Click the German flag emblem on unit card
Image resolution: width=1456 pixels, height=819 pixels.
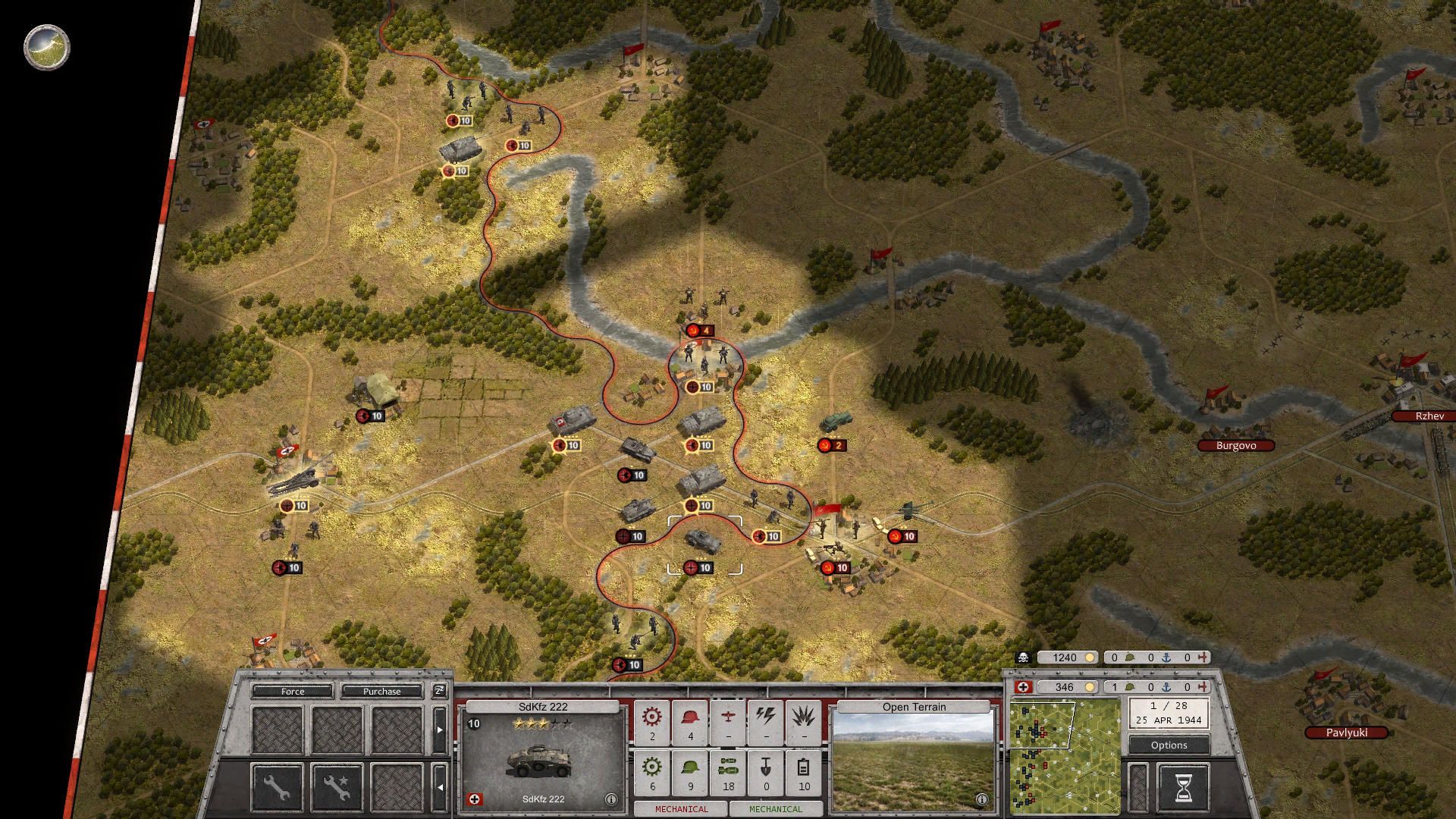[x=475, y=798]
